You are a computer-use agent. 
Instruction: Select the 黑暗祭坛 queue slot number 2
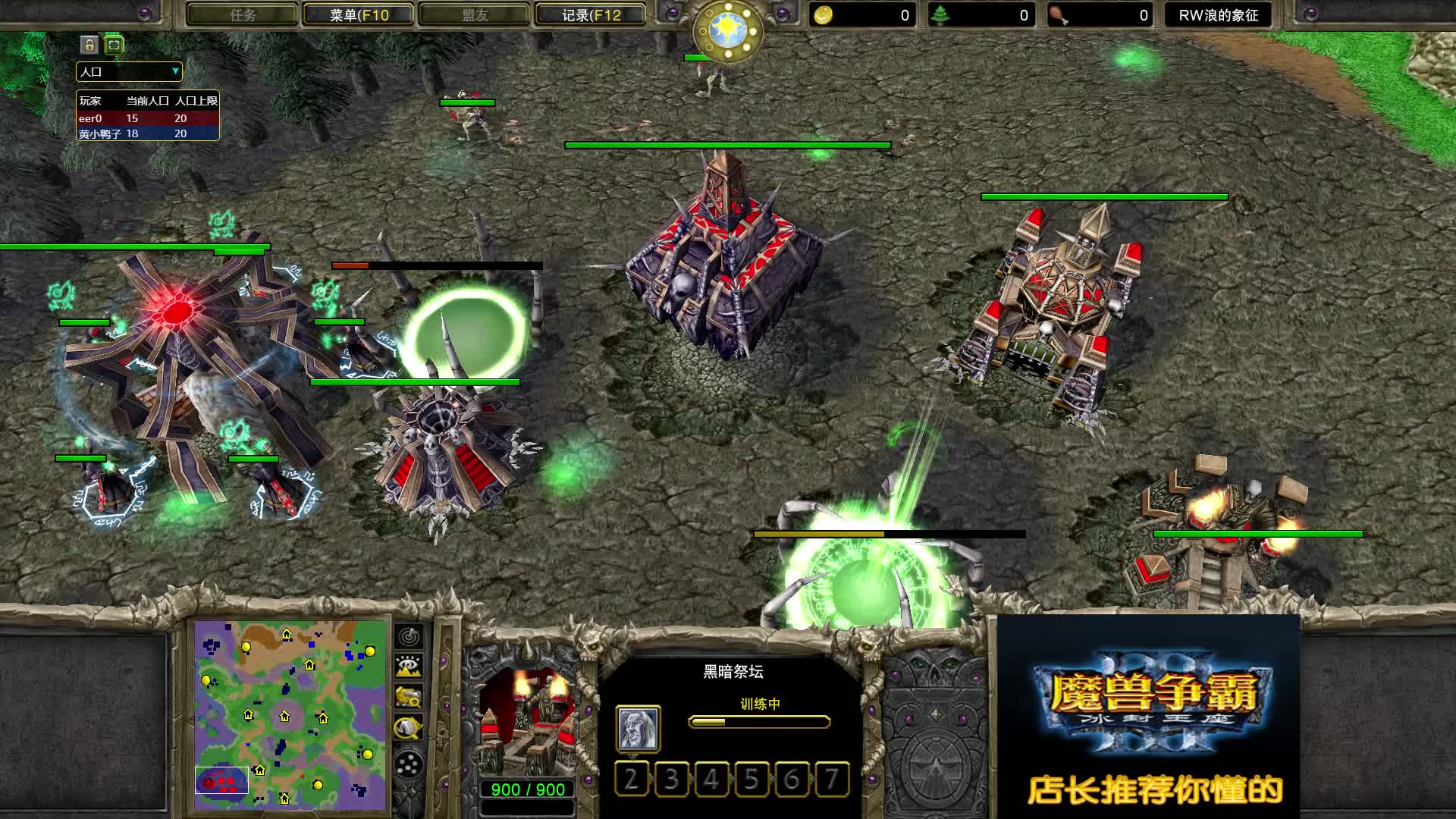point(631,779)
